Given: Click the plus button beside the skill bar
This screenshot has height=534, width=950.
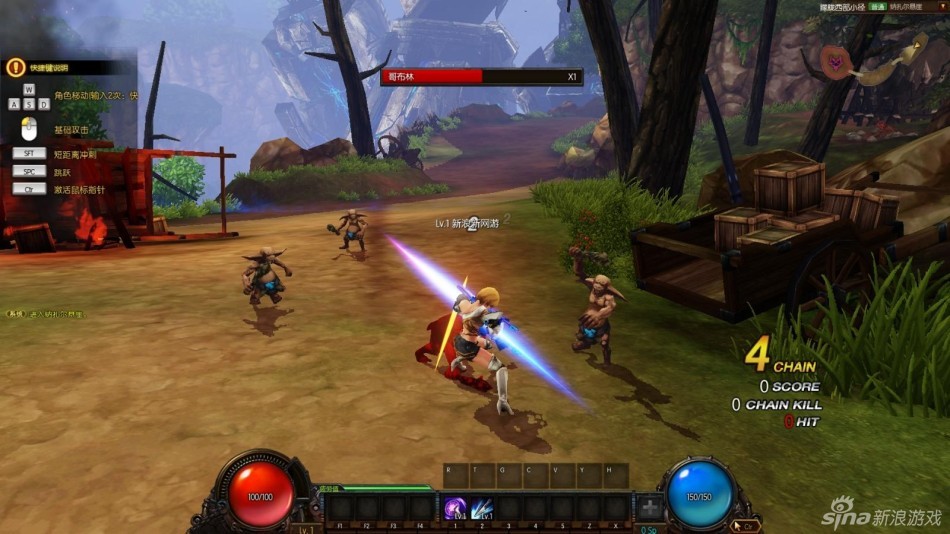Looking at the screenshot, I should coord(650,507).
